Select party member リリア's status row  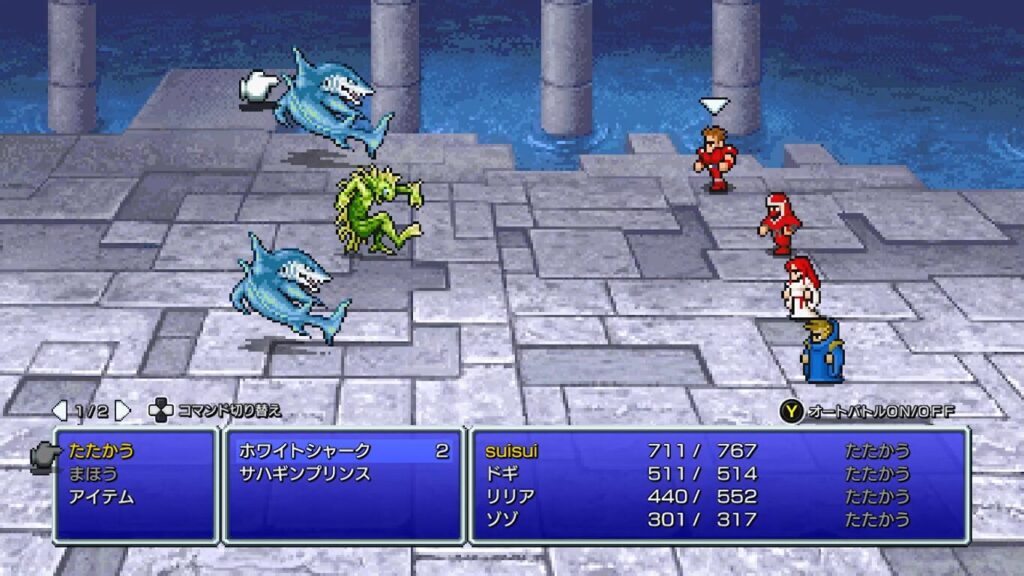(x=718, y=496)
